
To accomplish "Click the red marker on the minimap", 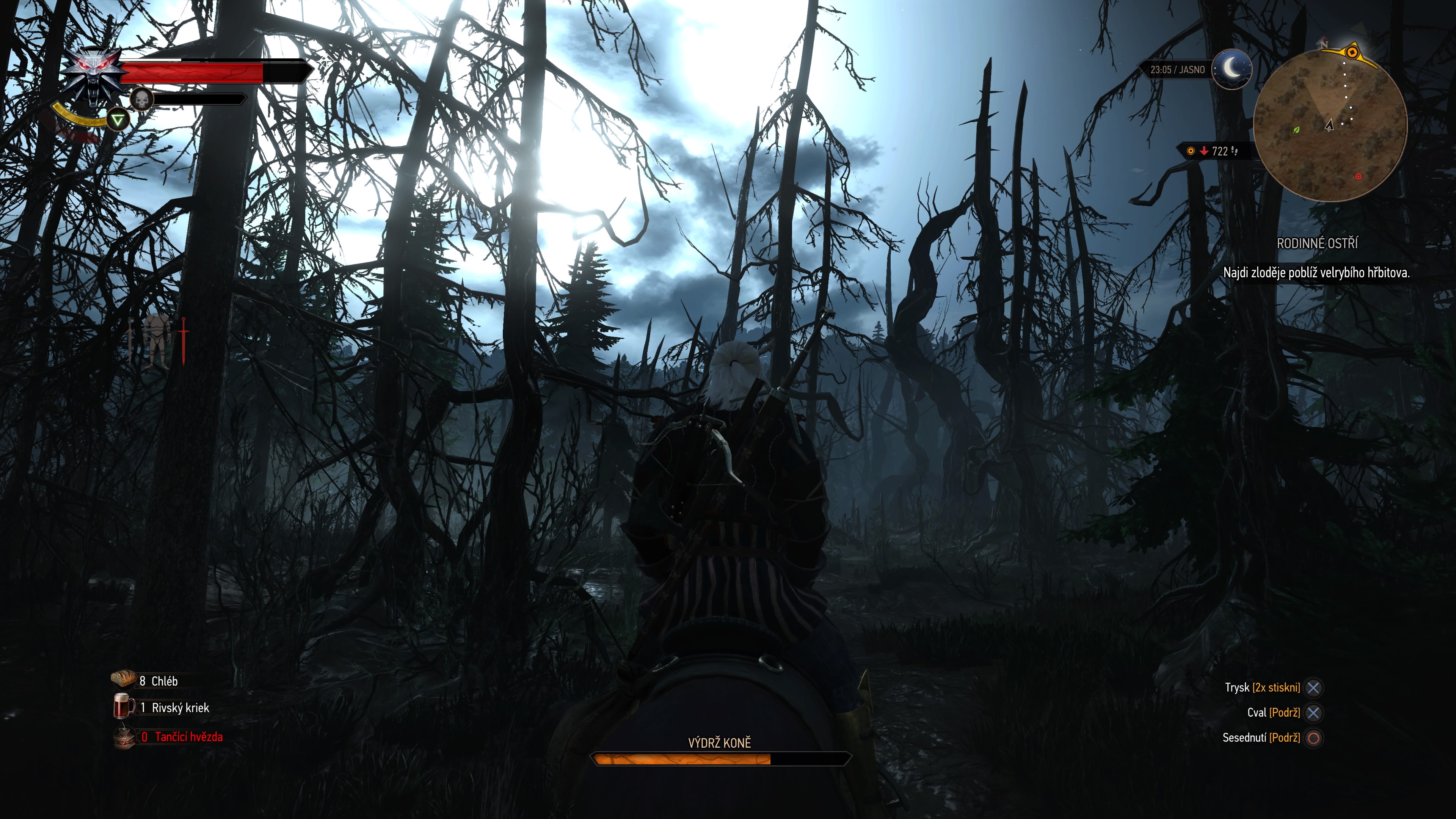I will point(1358,177).
